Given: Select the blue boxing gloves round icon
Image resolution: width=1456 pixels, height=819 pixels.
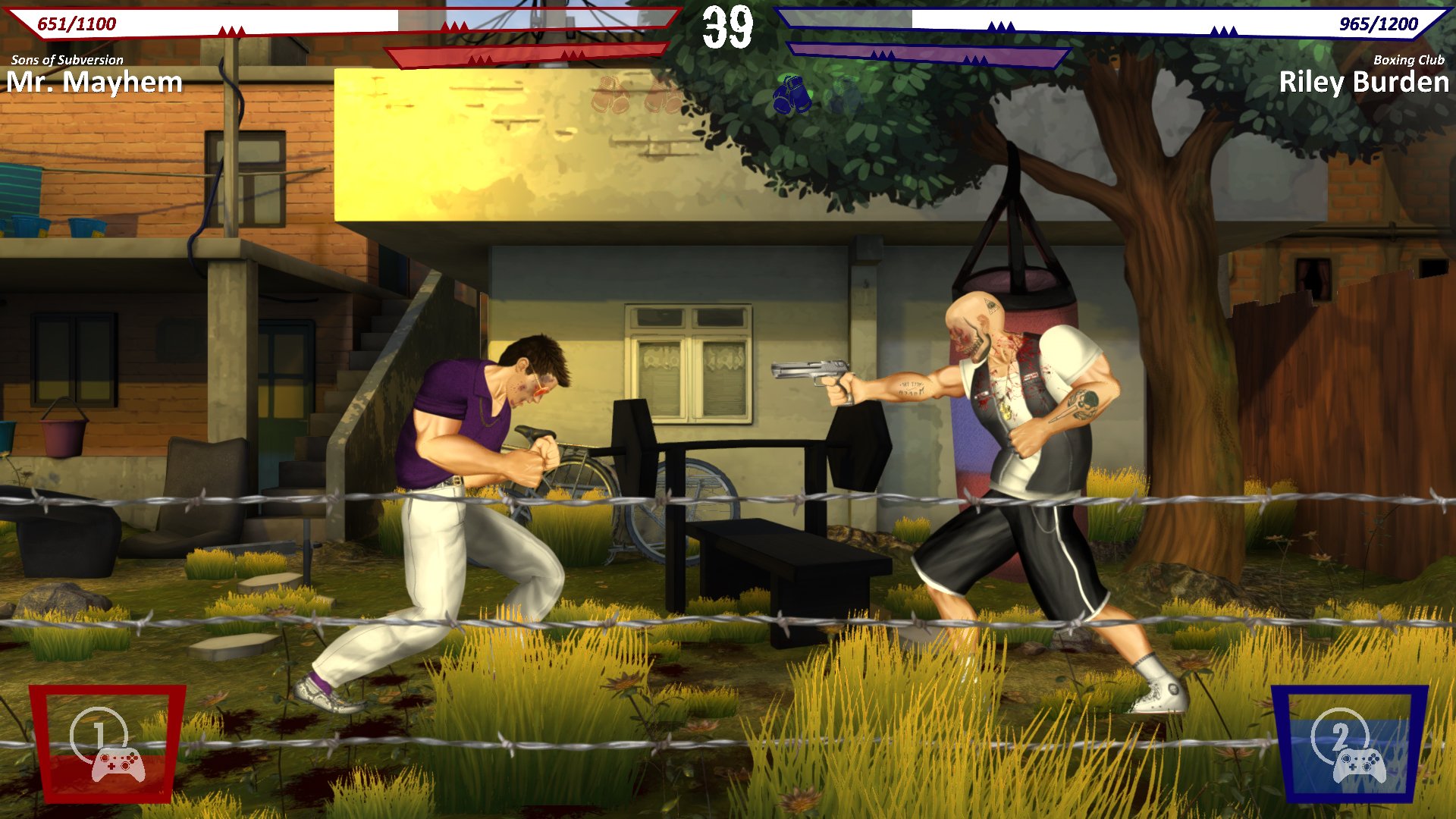Looking at the screenshot, I should [x=792, y=96].
